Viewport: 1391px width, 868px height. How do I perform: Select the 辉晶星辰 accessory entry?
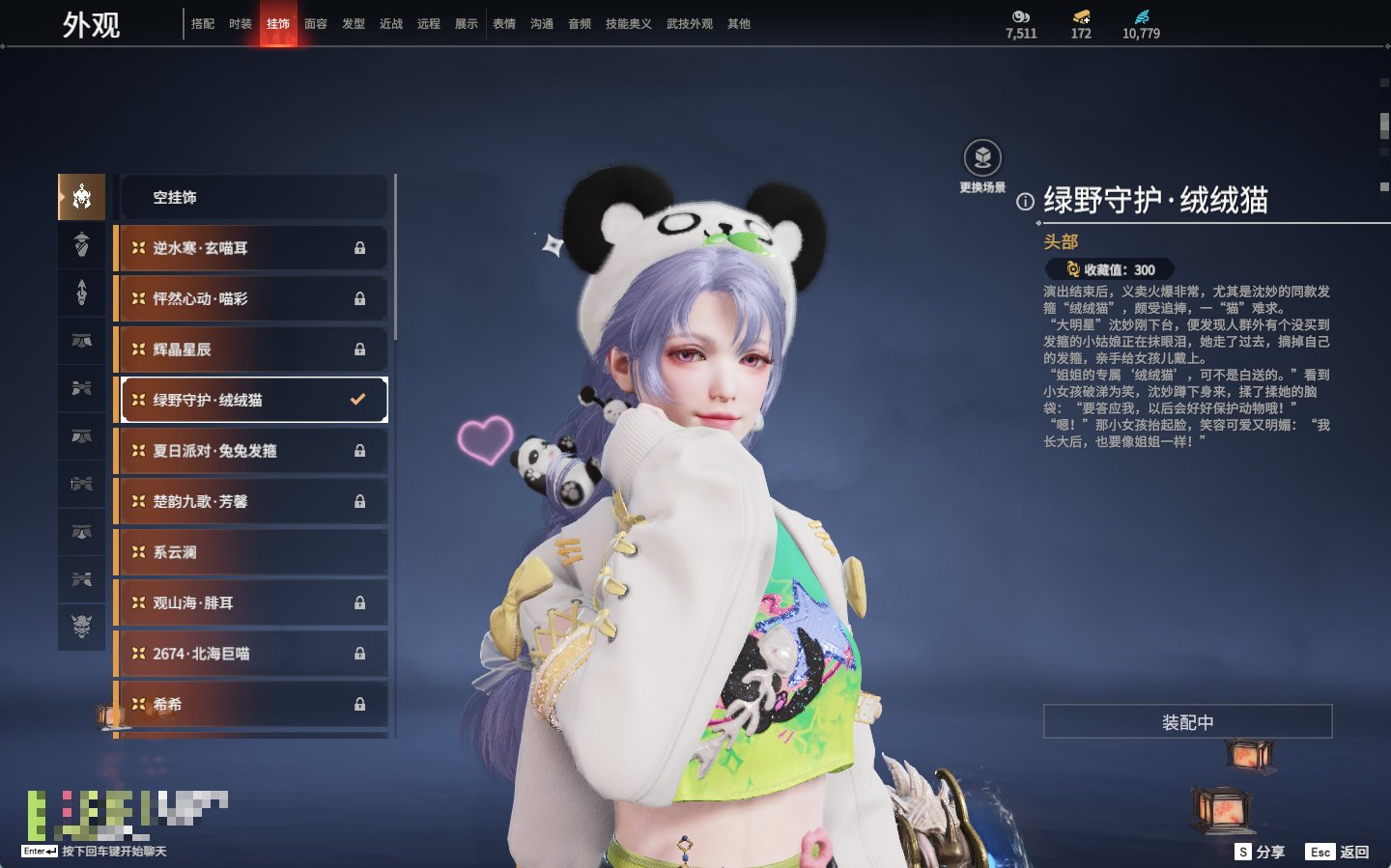pos(253,350)
